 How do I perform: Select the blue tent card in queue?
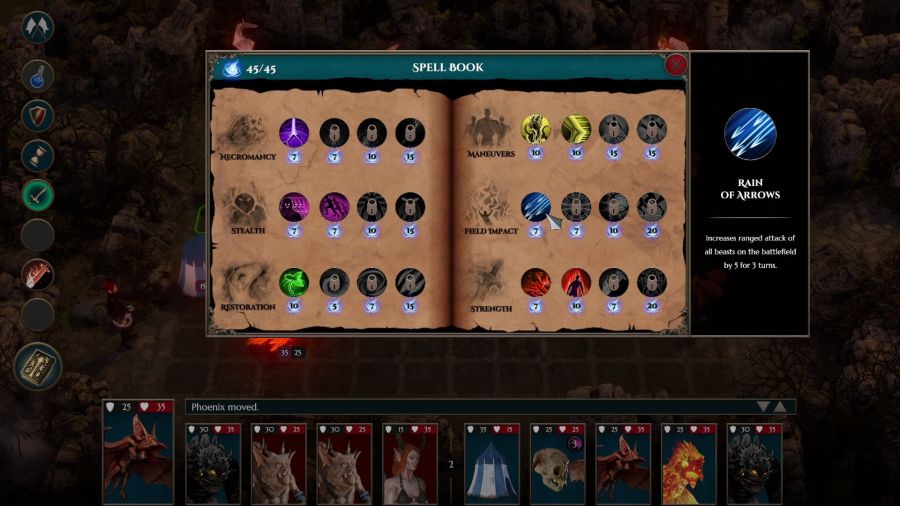[x=492, y=464]
